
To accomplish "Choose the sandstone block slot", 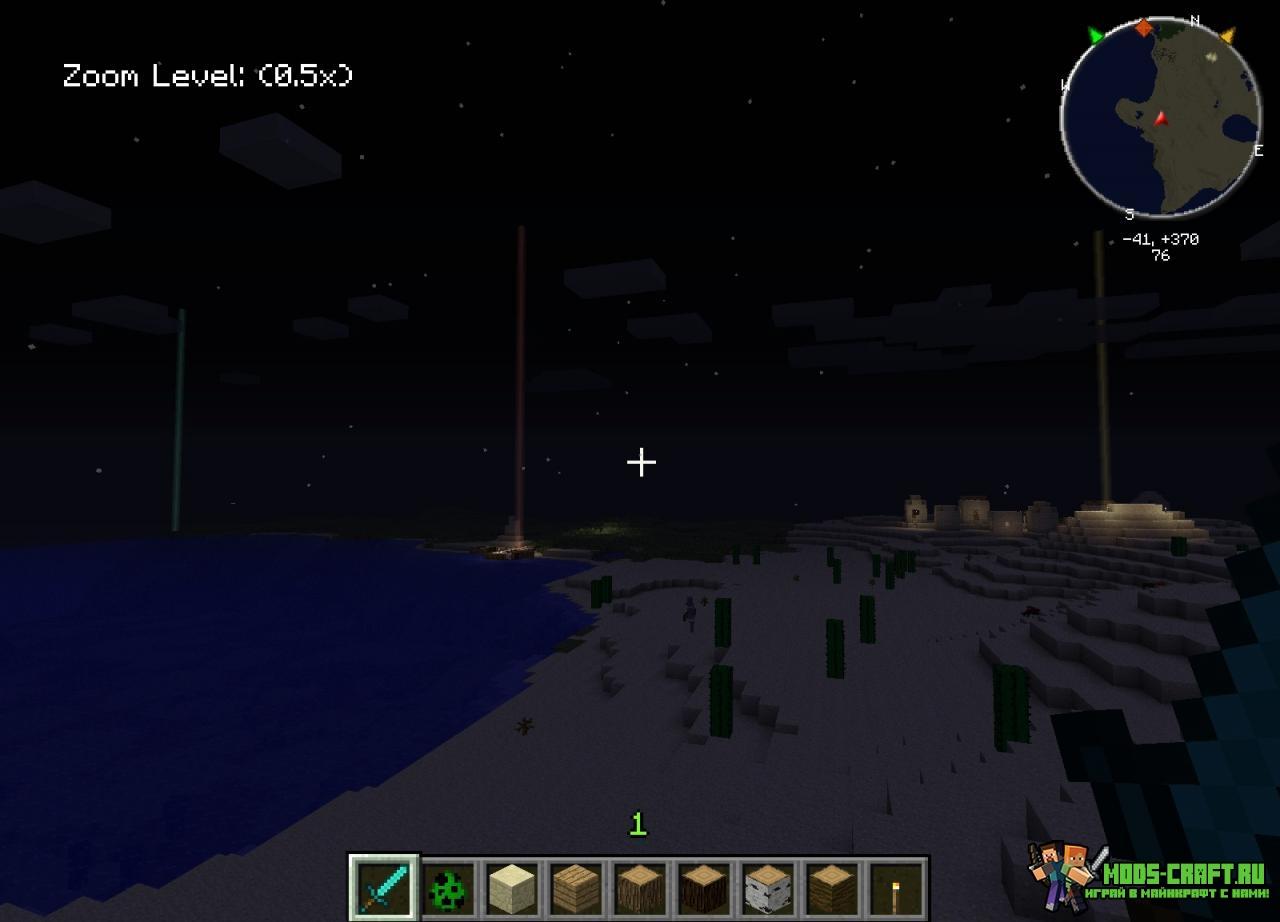I will 510,886.
